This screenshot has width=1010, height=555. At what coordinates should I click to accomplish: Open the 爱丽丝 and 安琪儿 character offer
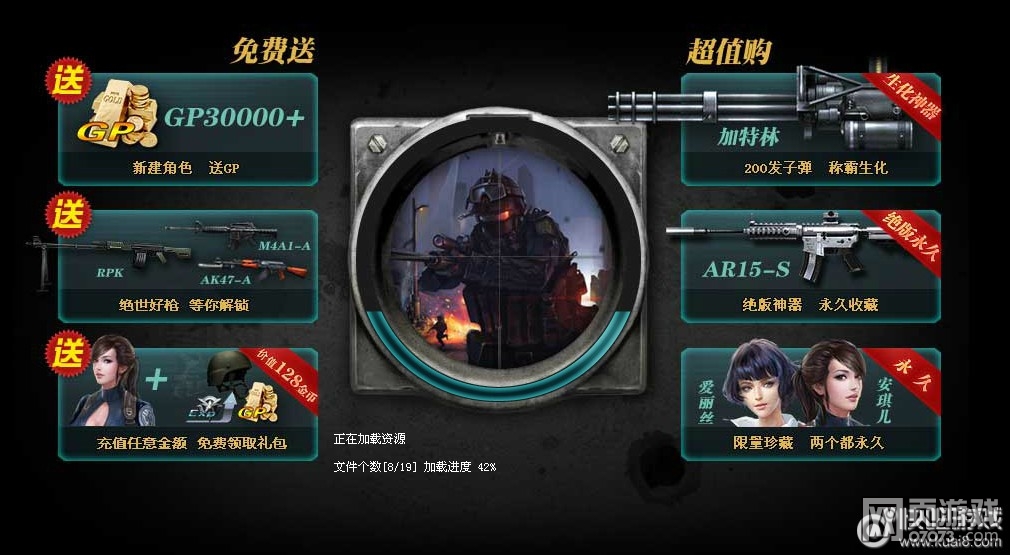pyautogui.click(x=810, y=404)
